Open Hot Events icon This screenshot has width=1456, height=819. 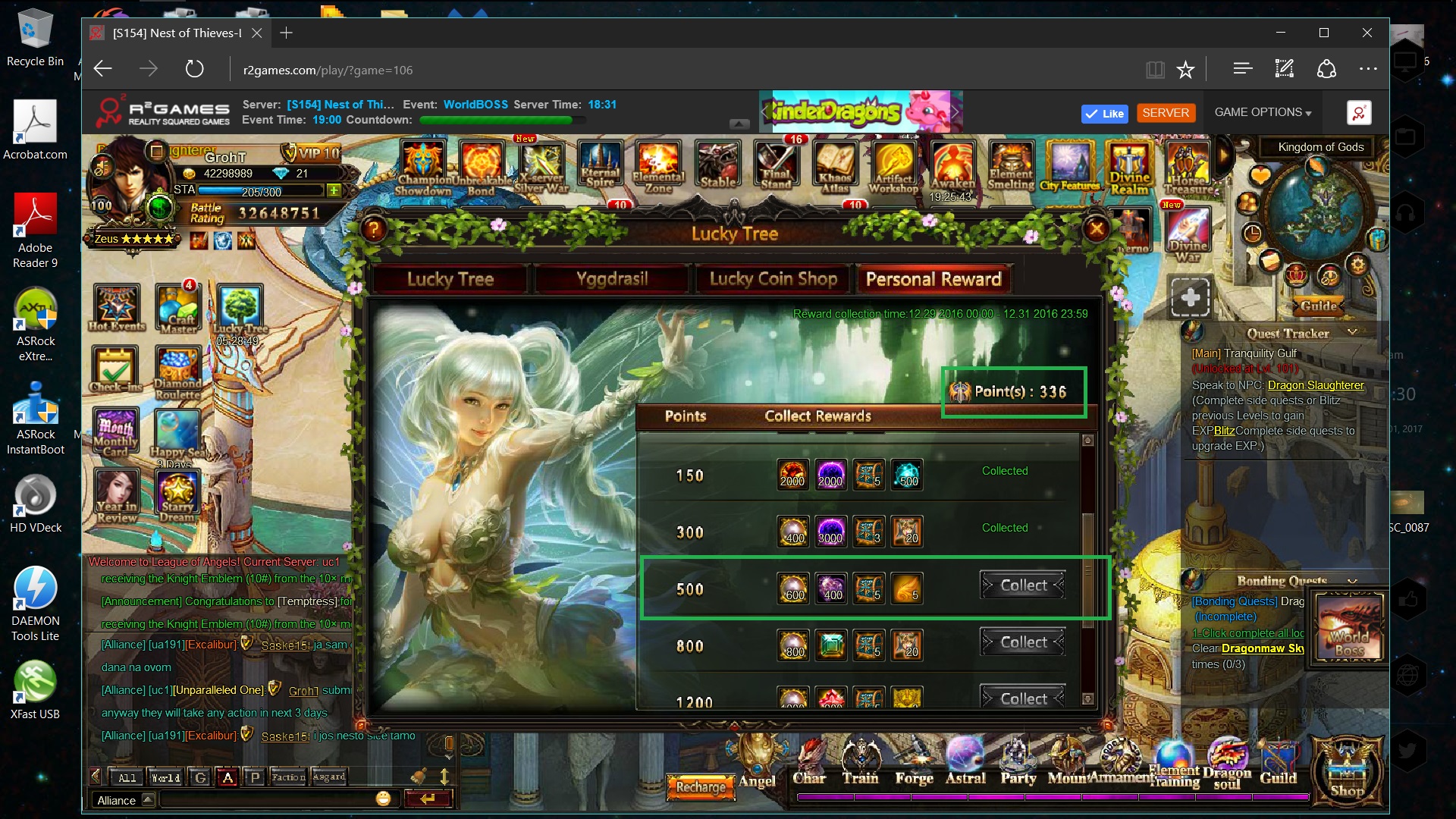tap(117, 307)
